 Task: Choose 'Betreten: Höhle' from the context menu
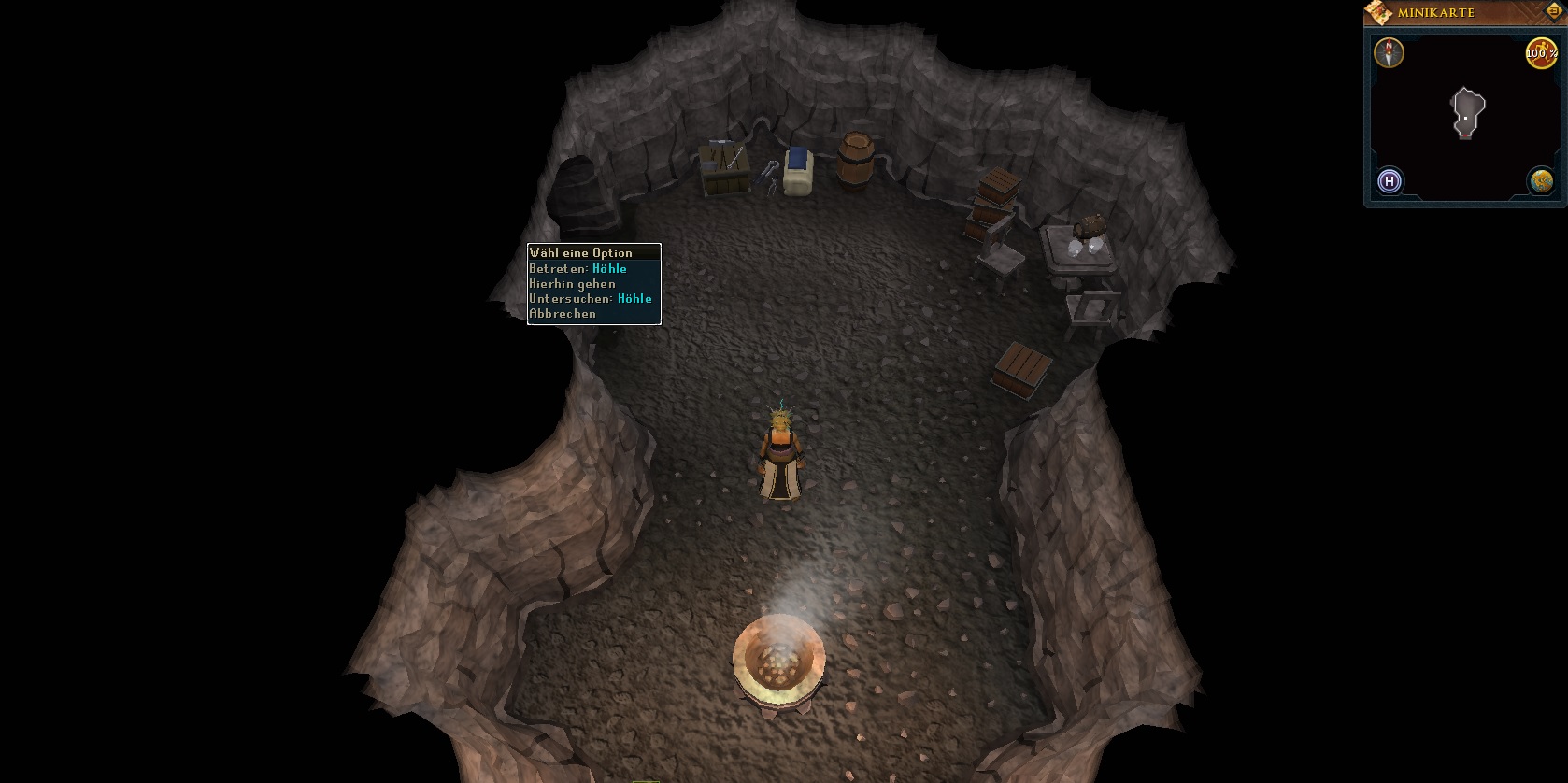point(577,268)
